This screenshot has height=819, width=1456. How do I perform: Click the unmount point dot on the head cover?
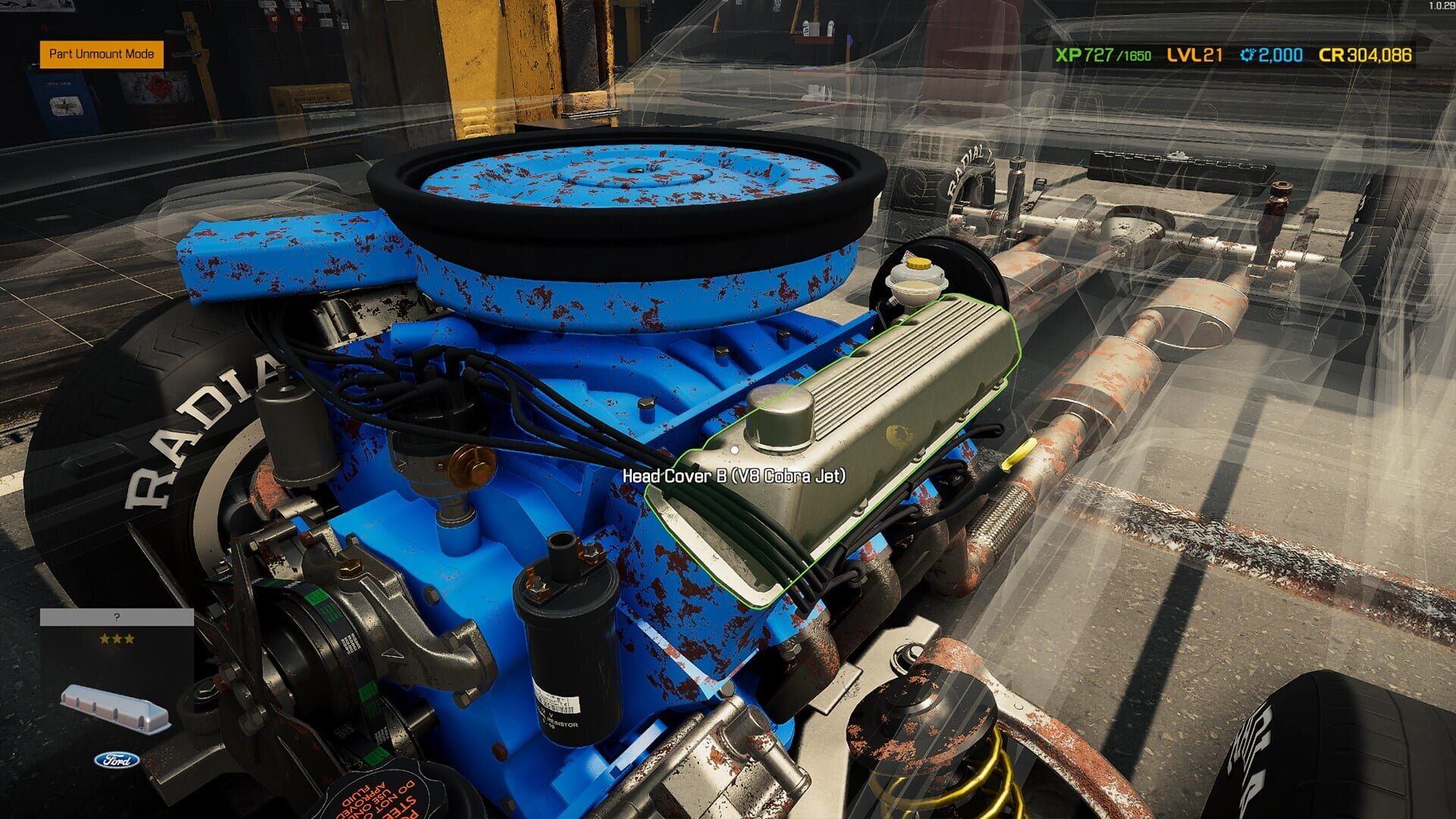tap(733, 448)
